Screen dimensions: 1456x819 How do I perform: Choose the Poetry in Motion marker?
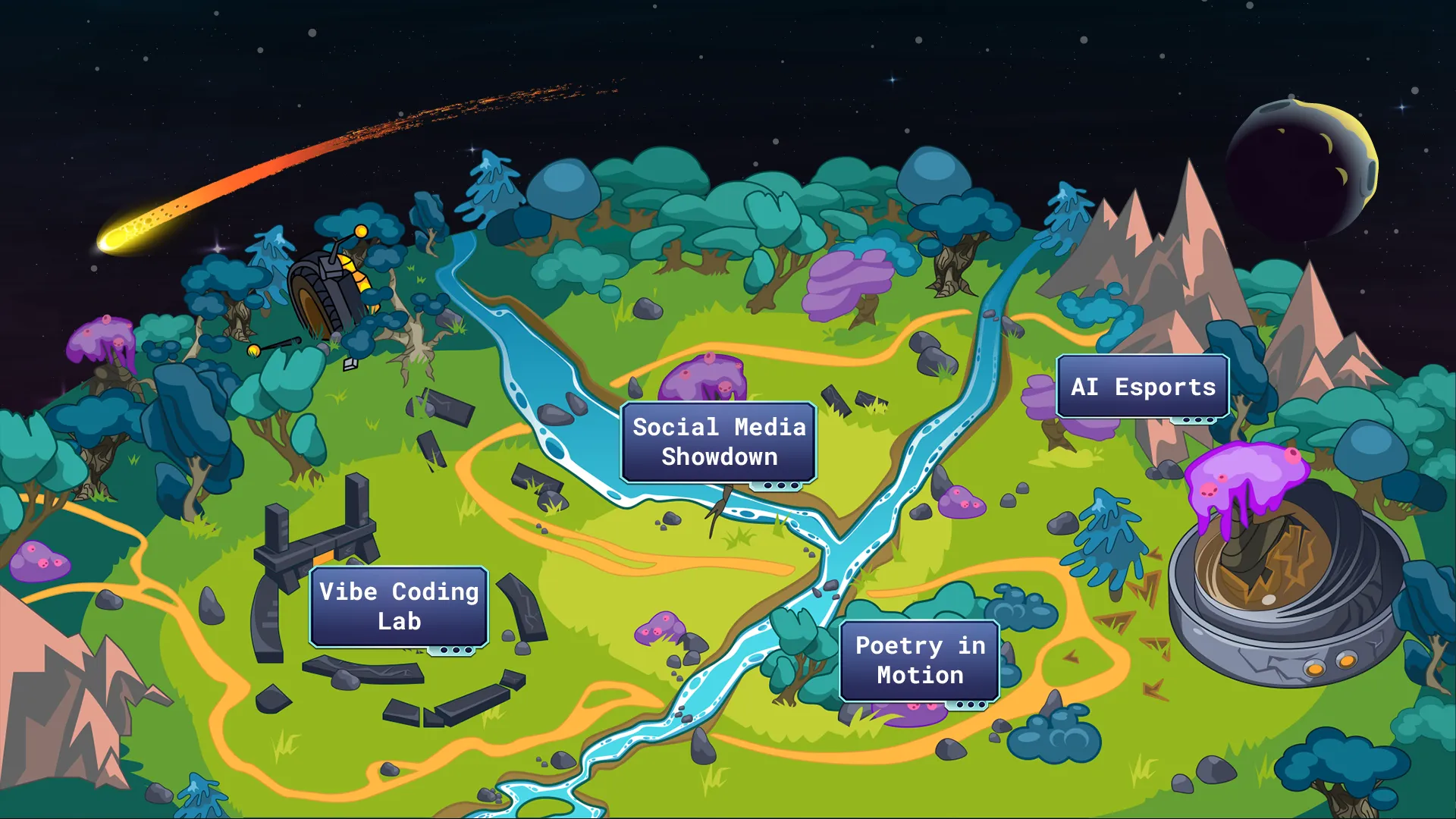pyautogui.click(x=919, y=661)
